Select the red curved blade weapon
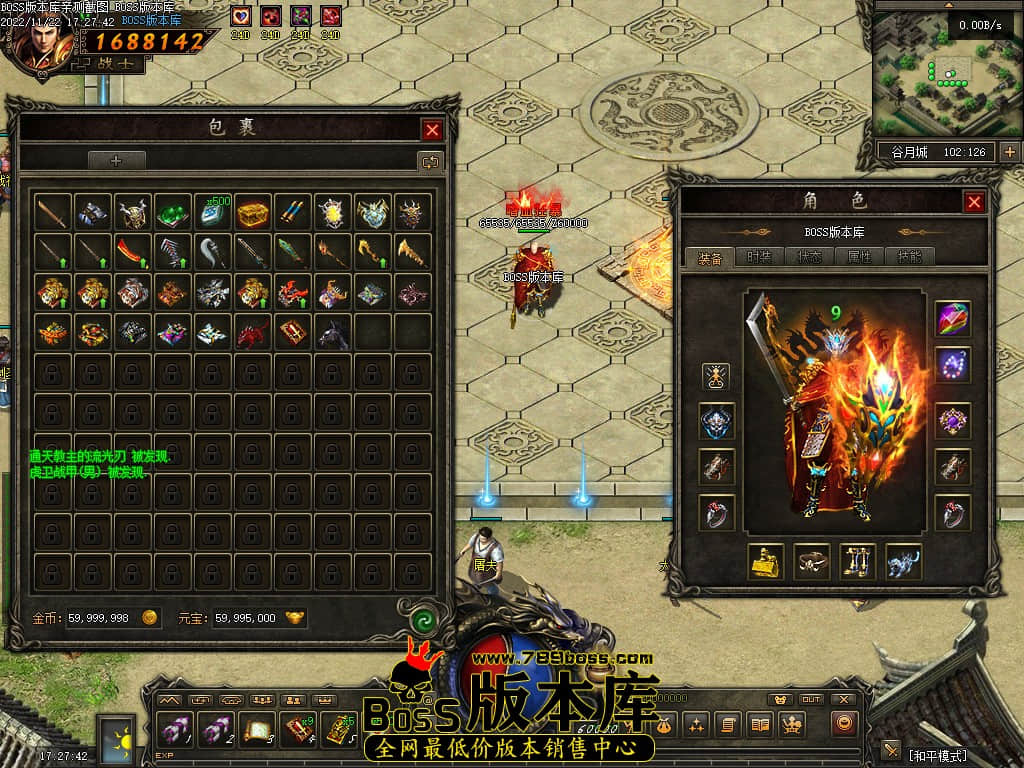Screen dimensions: 1024x768 point(132,252)
